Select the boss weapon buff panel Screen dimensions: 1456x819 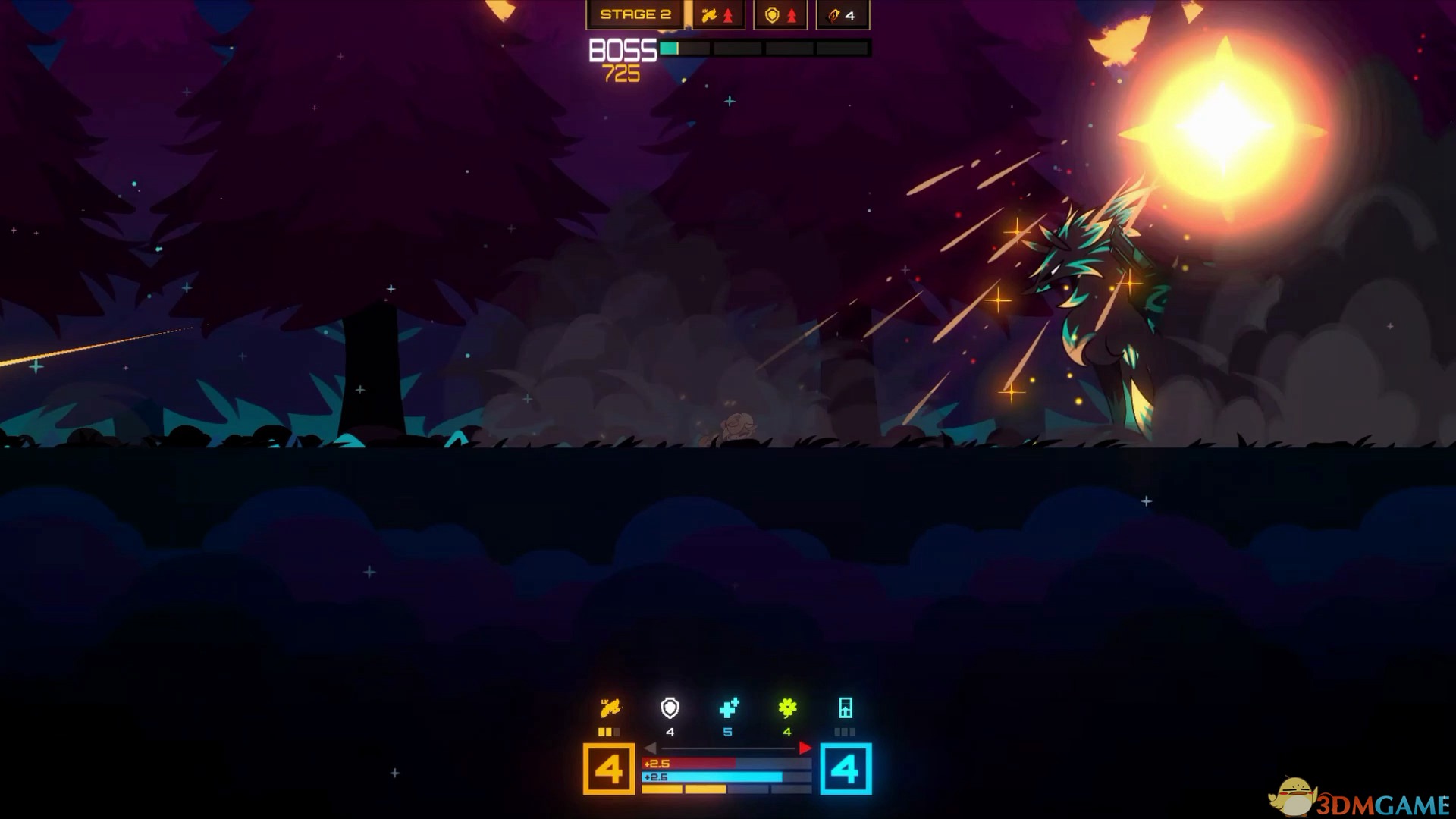pos(717,15)
